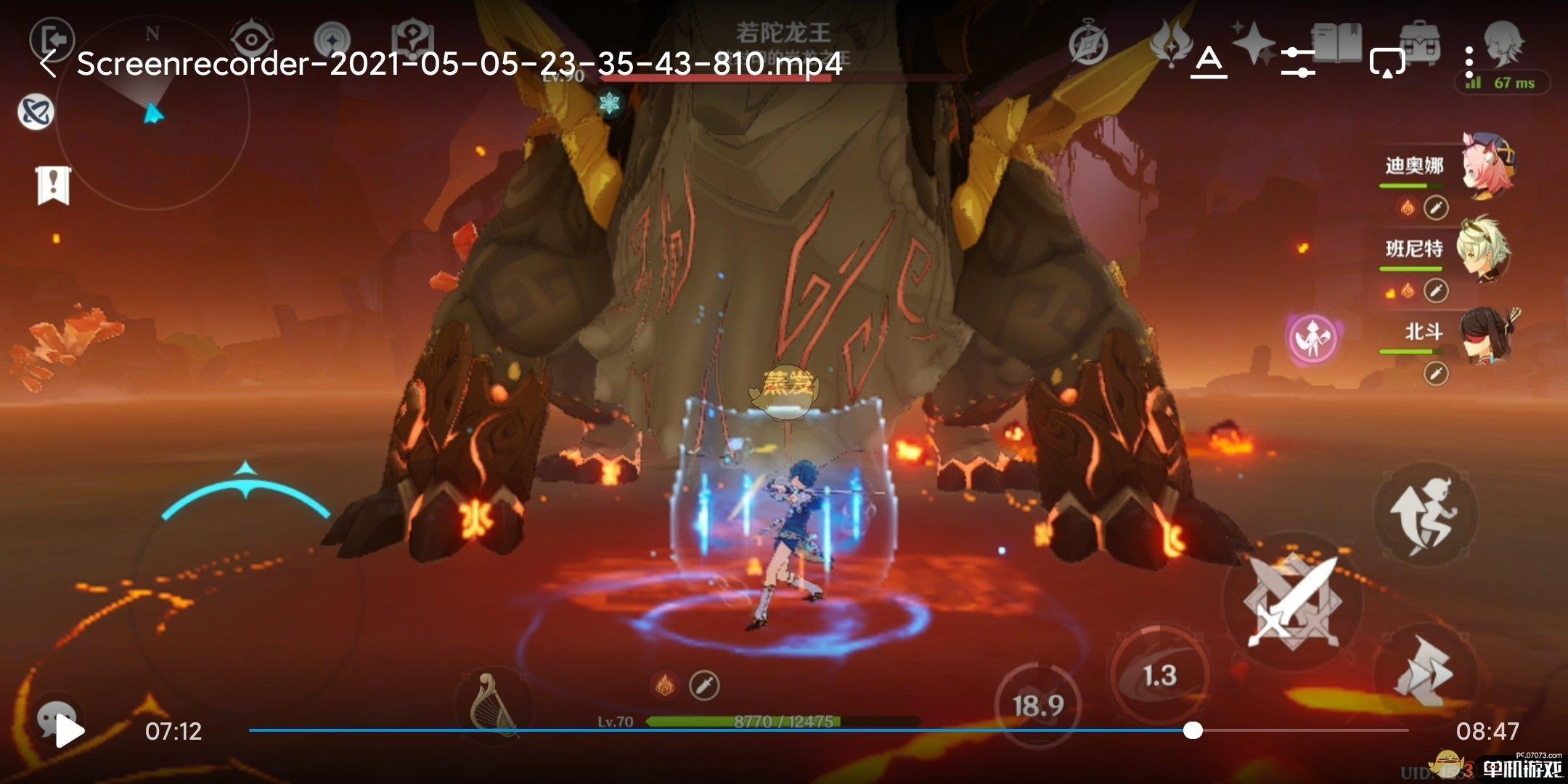Viewport: 1568px width, 784px height.
Task: Seek the video progress bar handle
Action: tap(1193, 730)
